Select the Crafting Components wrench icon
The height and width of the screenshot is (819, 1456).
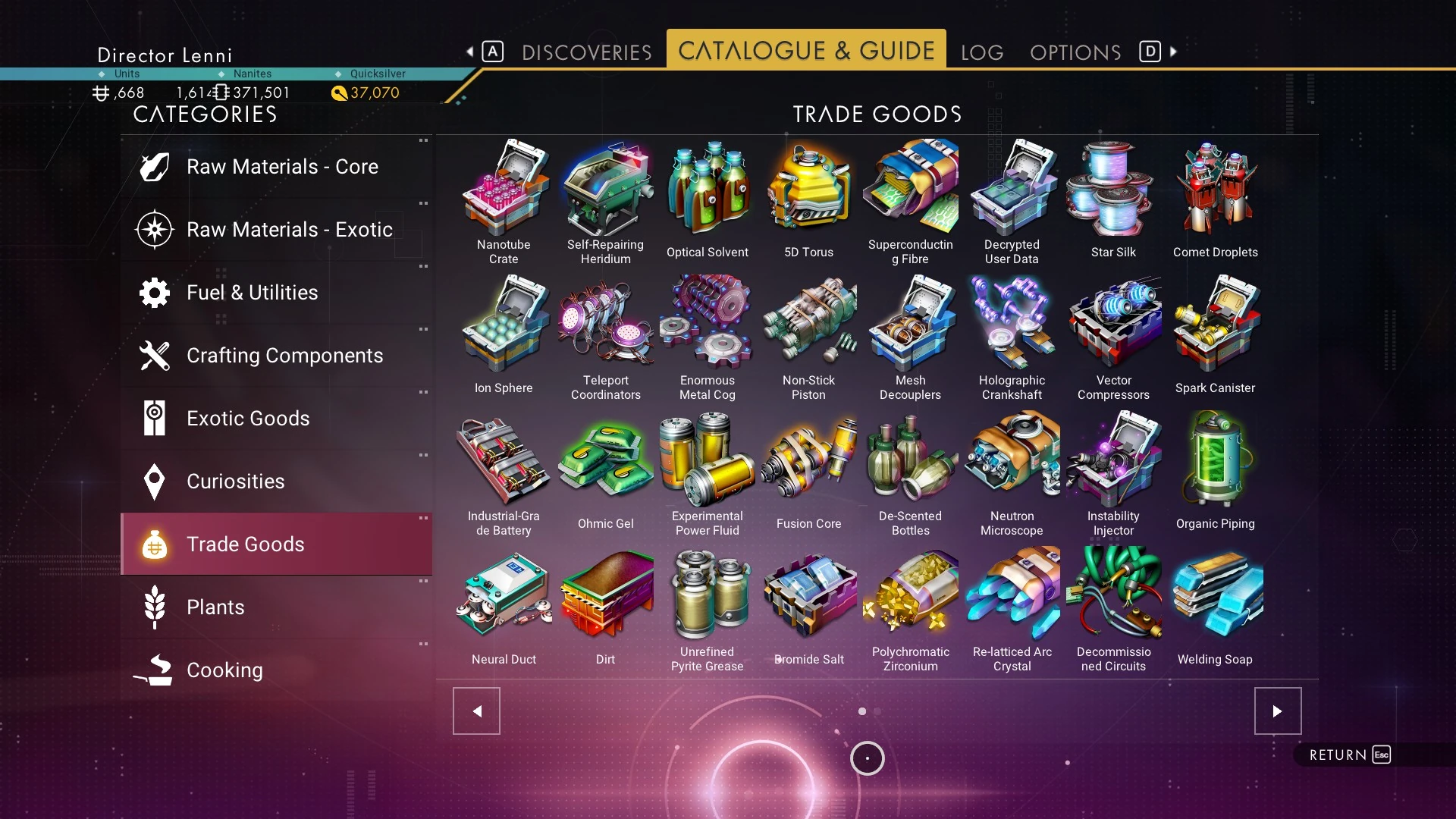click(x=154, y=356)
